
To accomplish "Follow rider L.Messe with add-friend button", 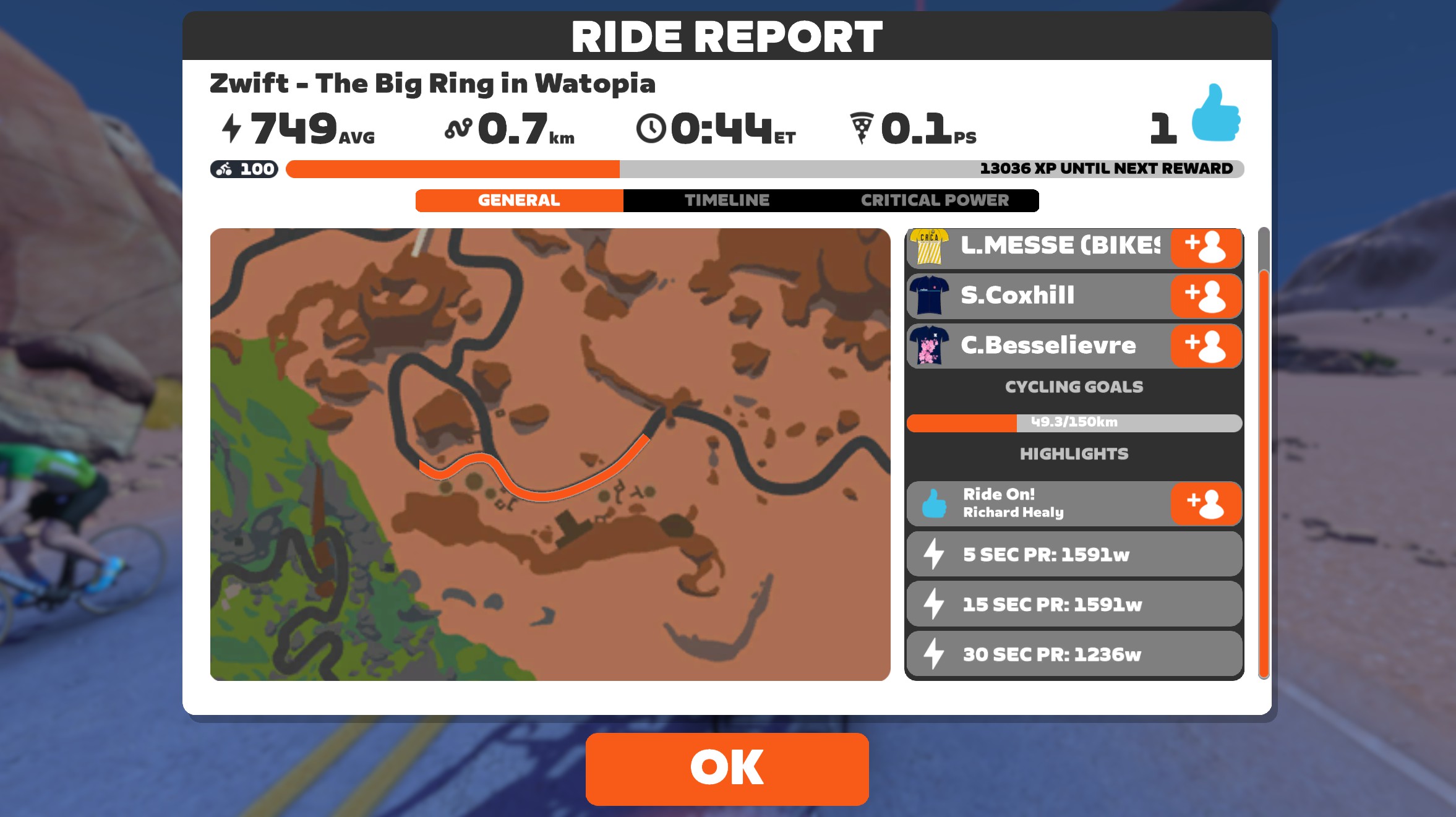I will (1205, 247).
